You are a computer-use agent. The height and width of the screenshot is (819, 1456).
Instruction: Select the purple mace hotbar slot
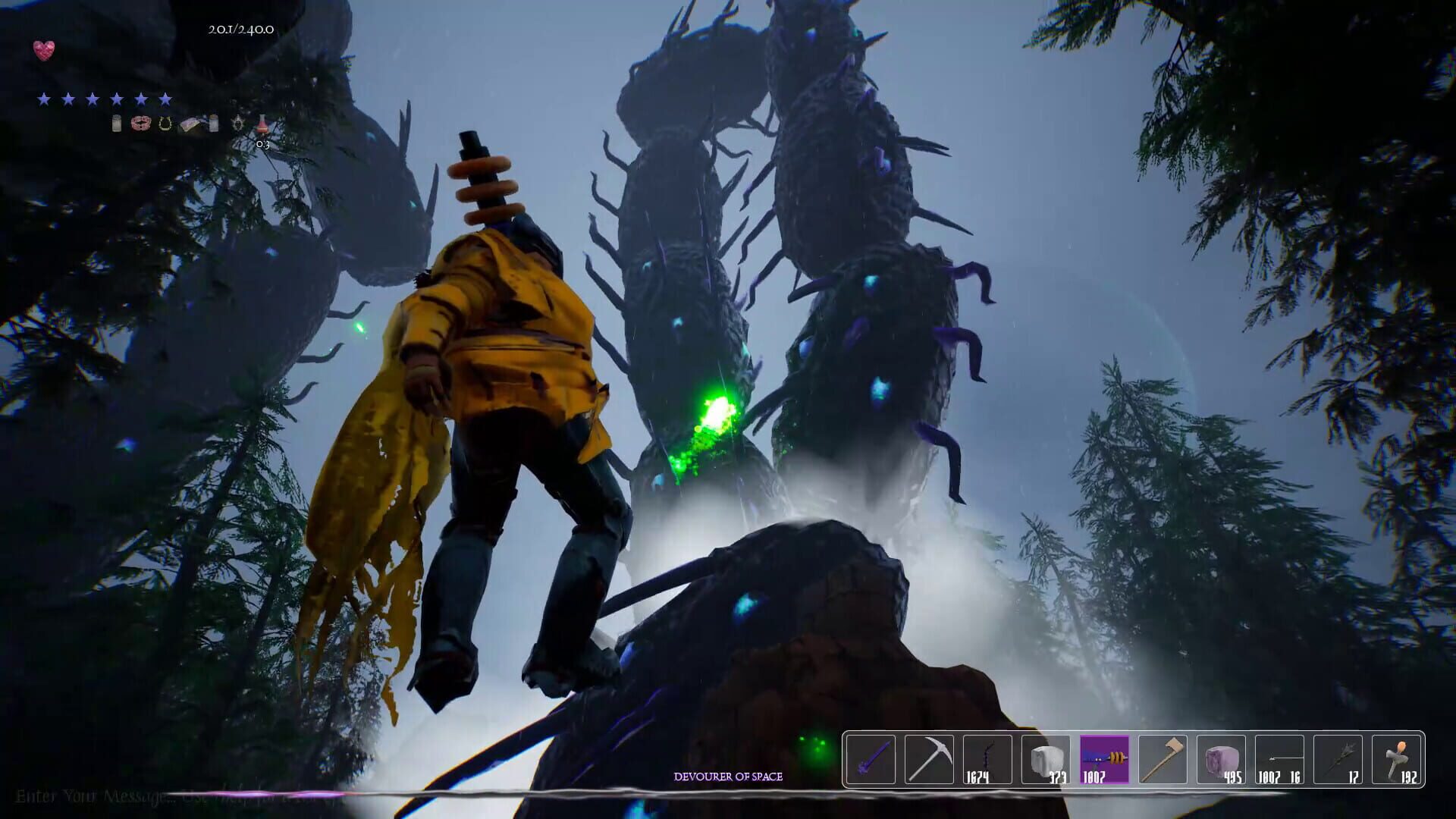[x=870, y=759]
